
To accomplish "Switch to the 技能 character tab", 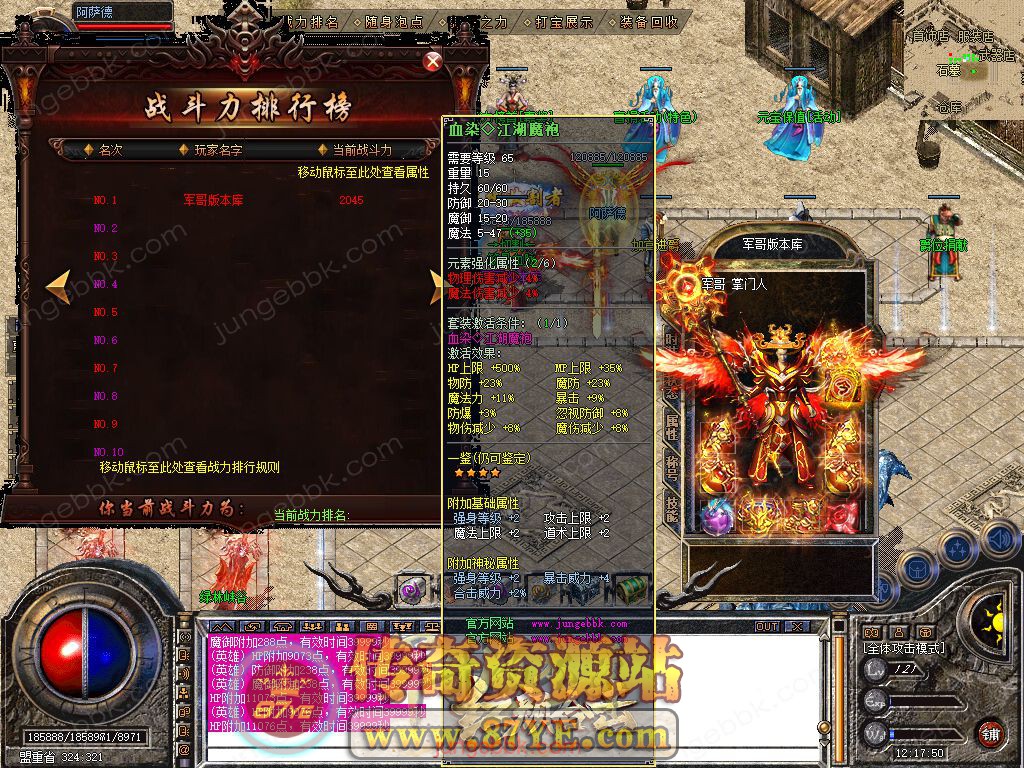I will (672, 508).
